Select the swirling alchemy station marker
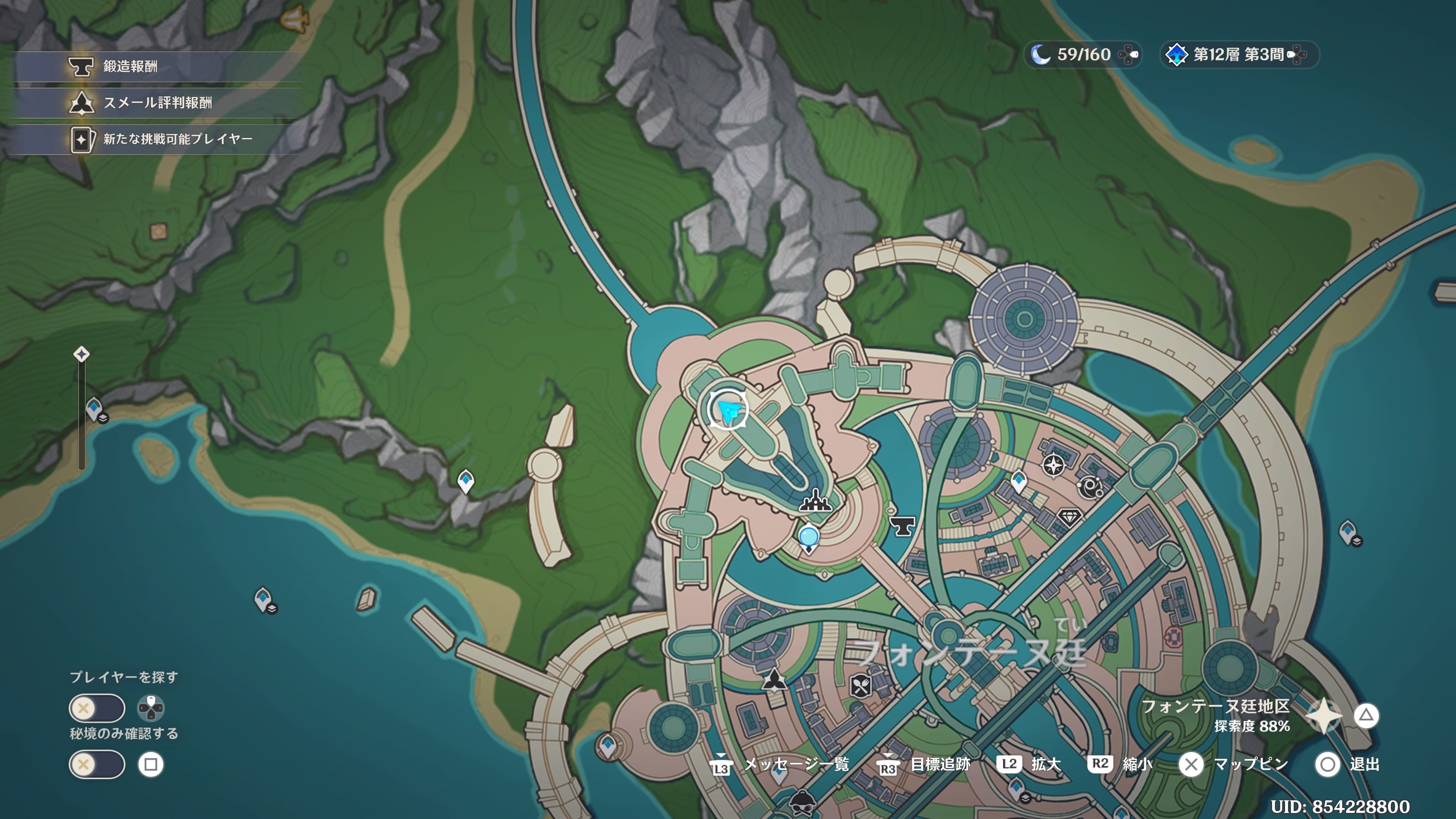Image resolution: width=1456 pixels, height=819 pixels. 1090,487
